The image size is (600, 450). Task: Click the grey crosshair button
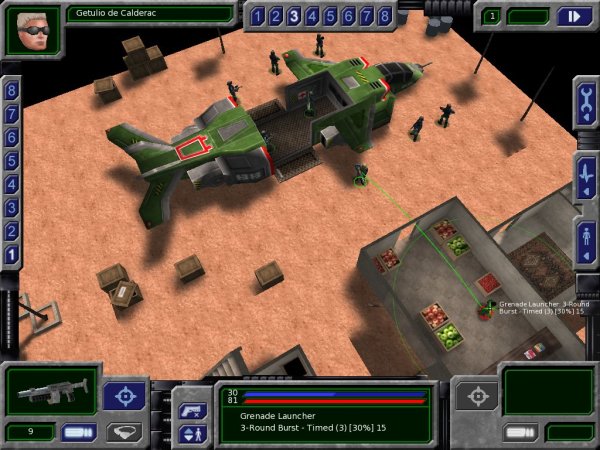click(475, 395)
